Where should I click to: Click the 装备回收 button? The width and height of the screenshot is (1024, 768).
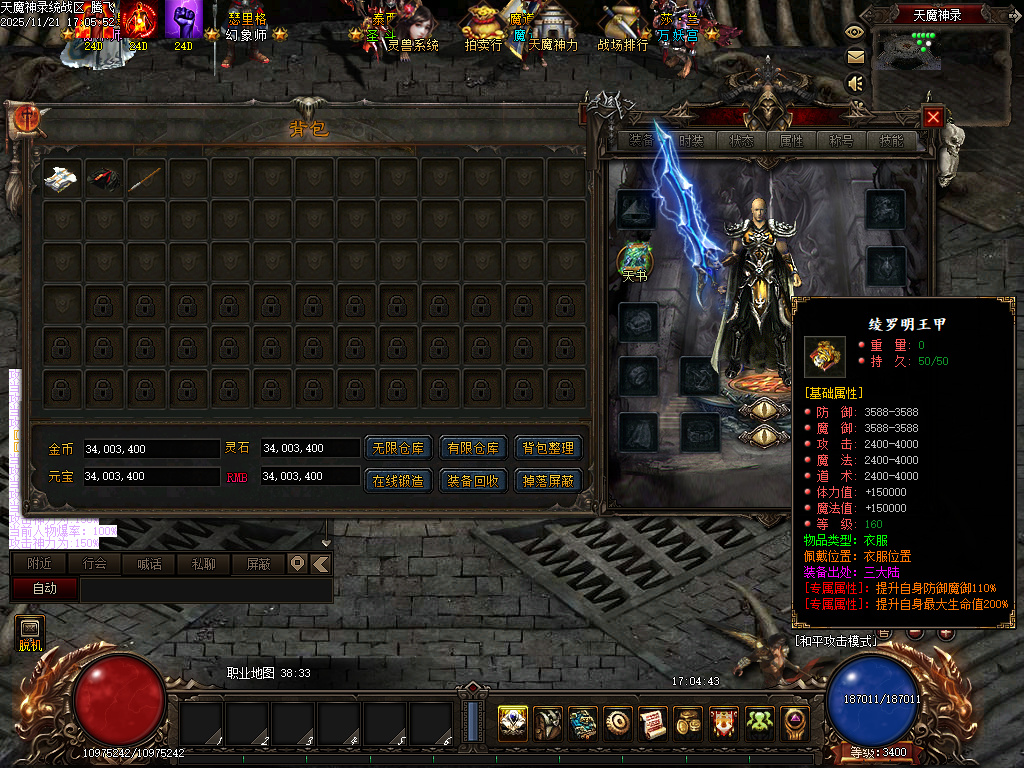coord(473,480)
